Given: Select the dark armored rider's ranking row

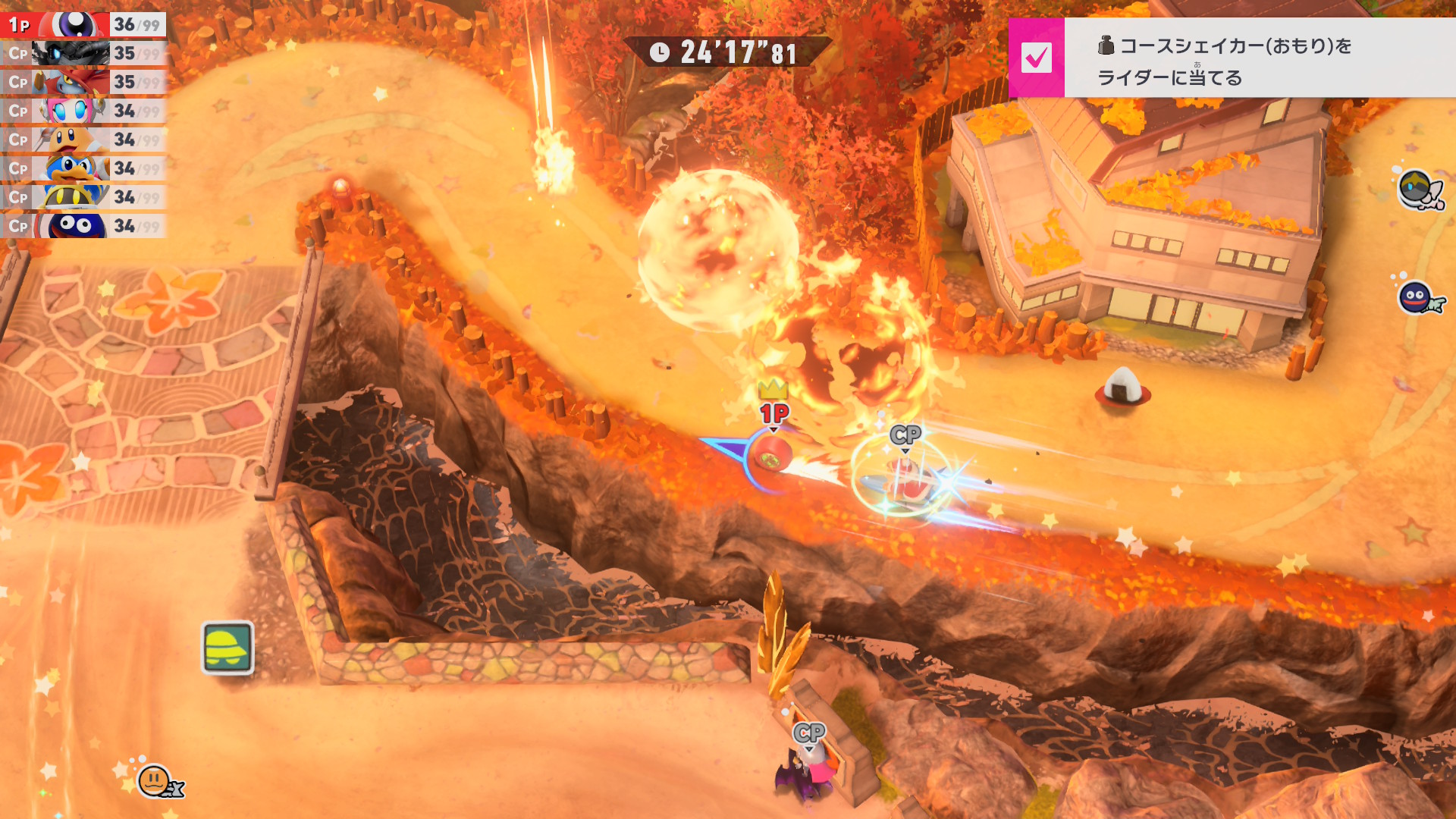Looking at the screenshot, I should coord(83,53).
